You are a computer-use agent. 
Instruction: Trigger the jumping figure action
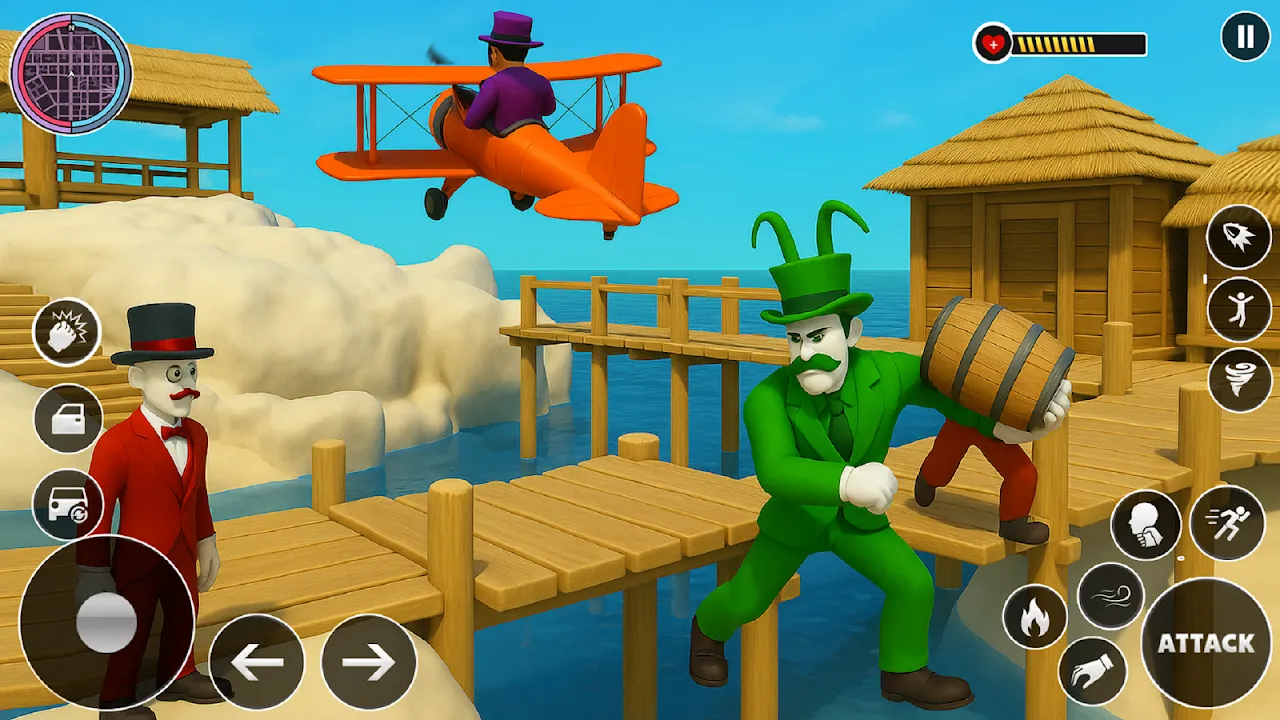pos(1239,310)
